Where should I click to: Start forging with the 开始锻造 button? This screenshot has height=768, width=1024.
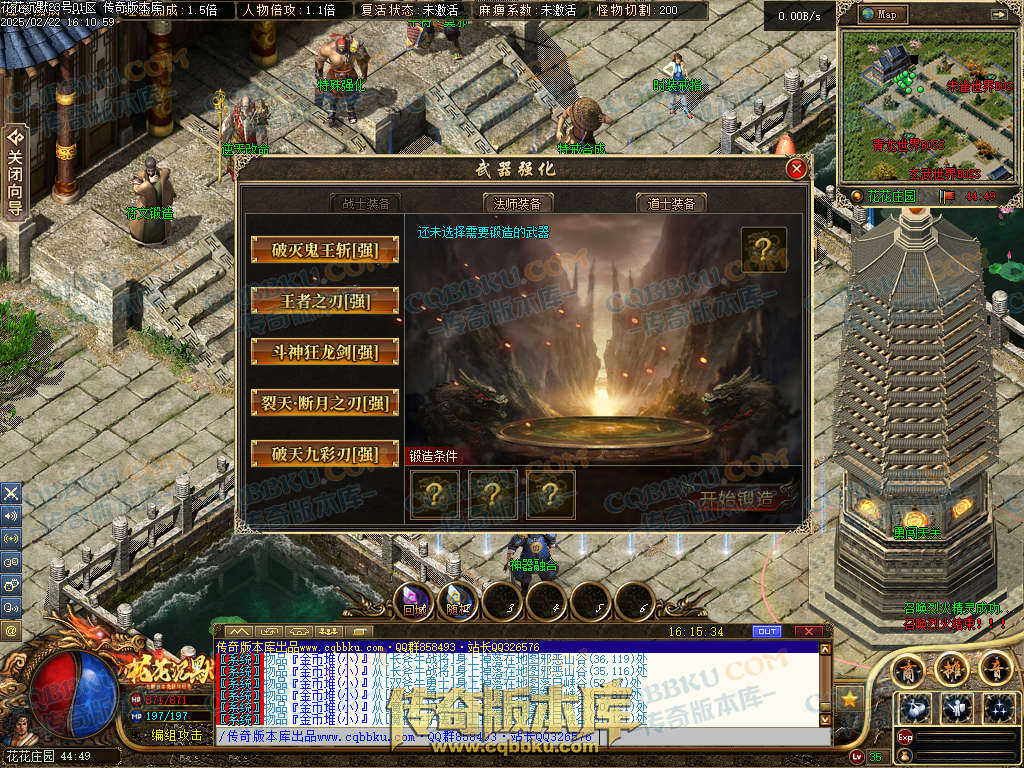pyautogui.click(x=736, y=497)
